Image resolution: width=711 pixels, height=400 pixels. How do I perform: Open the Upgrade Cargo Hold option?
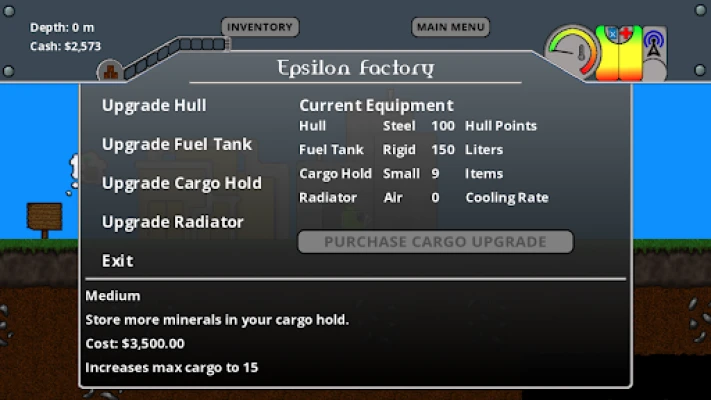click(181, 183)
